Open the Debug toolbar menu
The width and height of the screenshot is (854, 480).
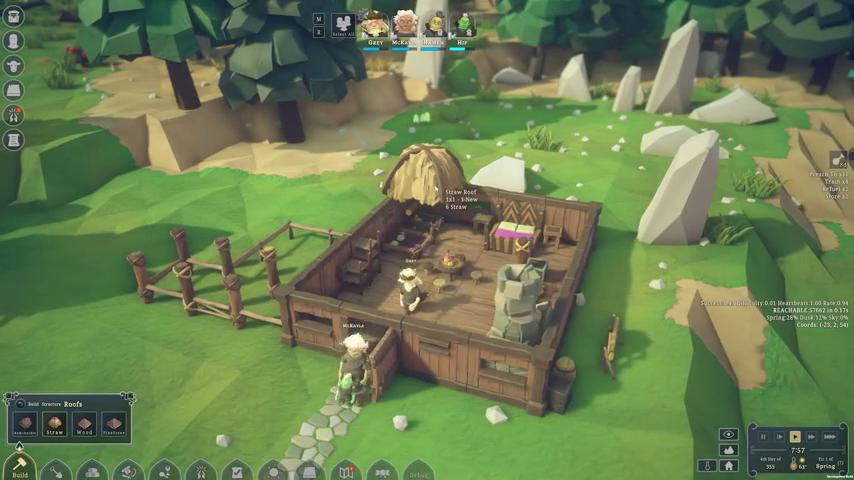pyautogui.click(x=418, y=472)
